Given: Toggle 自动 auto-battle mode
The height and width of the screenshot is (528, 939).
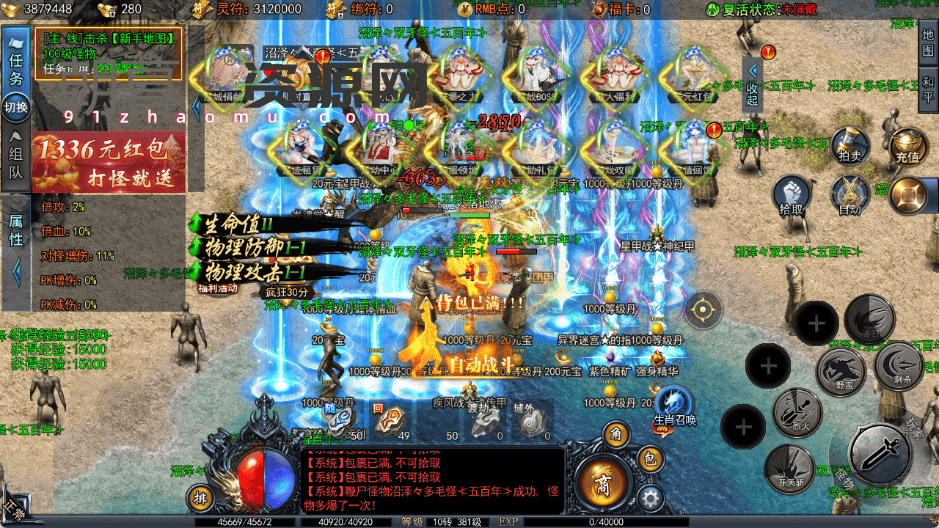Looking at the screenshot, I should [850, 196].
